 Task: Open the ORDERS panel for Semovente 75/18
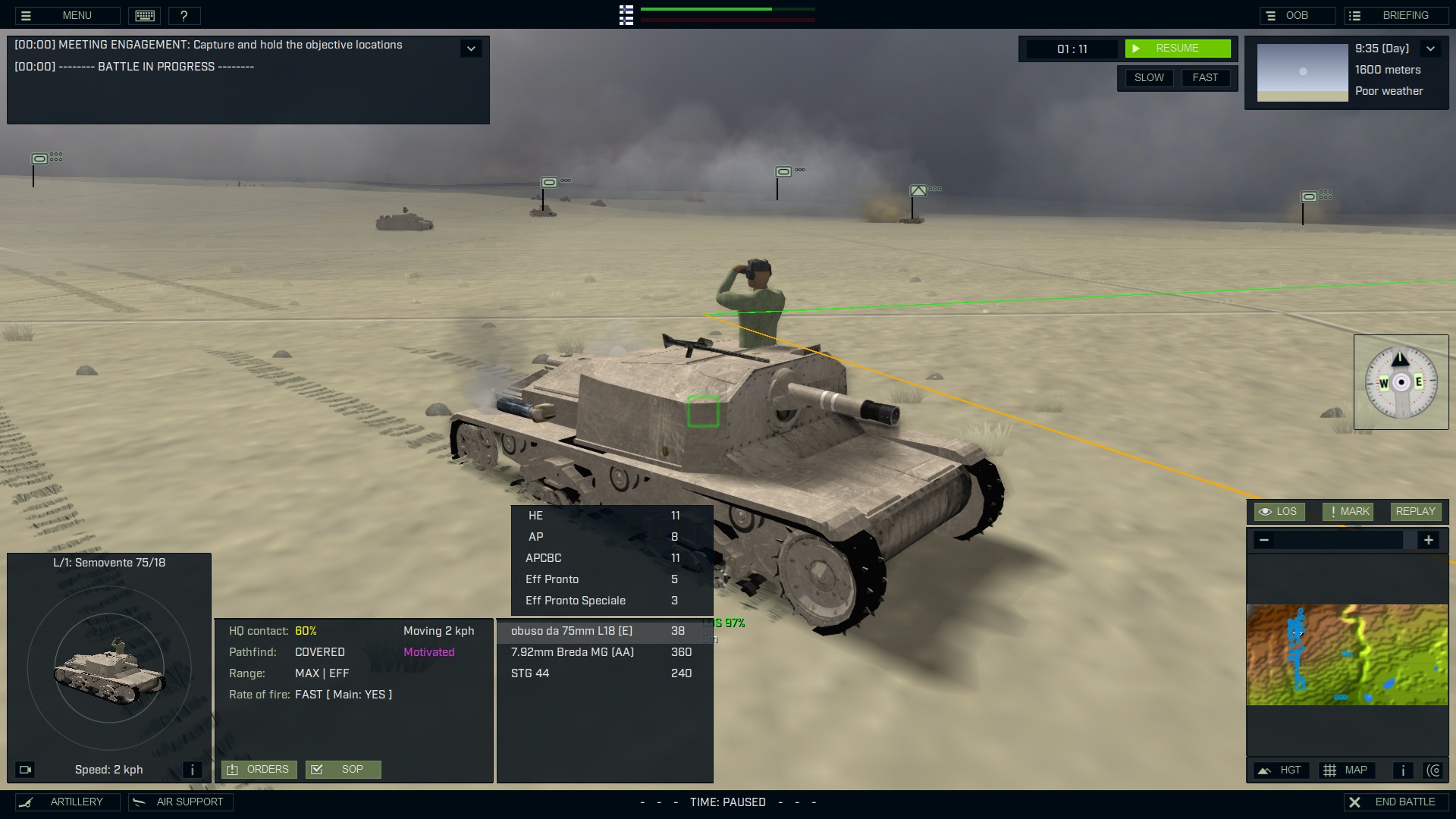pos(259,769)
